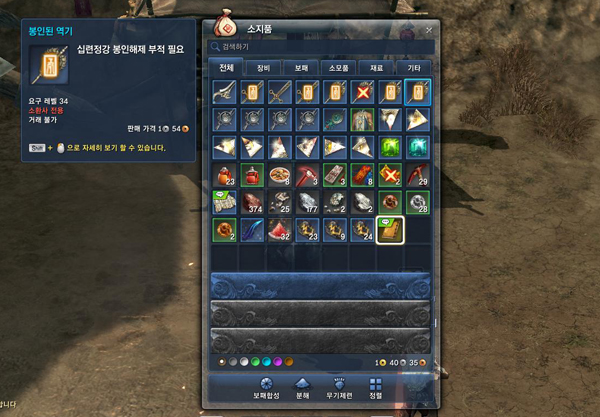Switch to the 재료 materials tab
The width and height of the screenshot is (600, 417).
375,68
